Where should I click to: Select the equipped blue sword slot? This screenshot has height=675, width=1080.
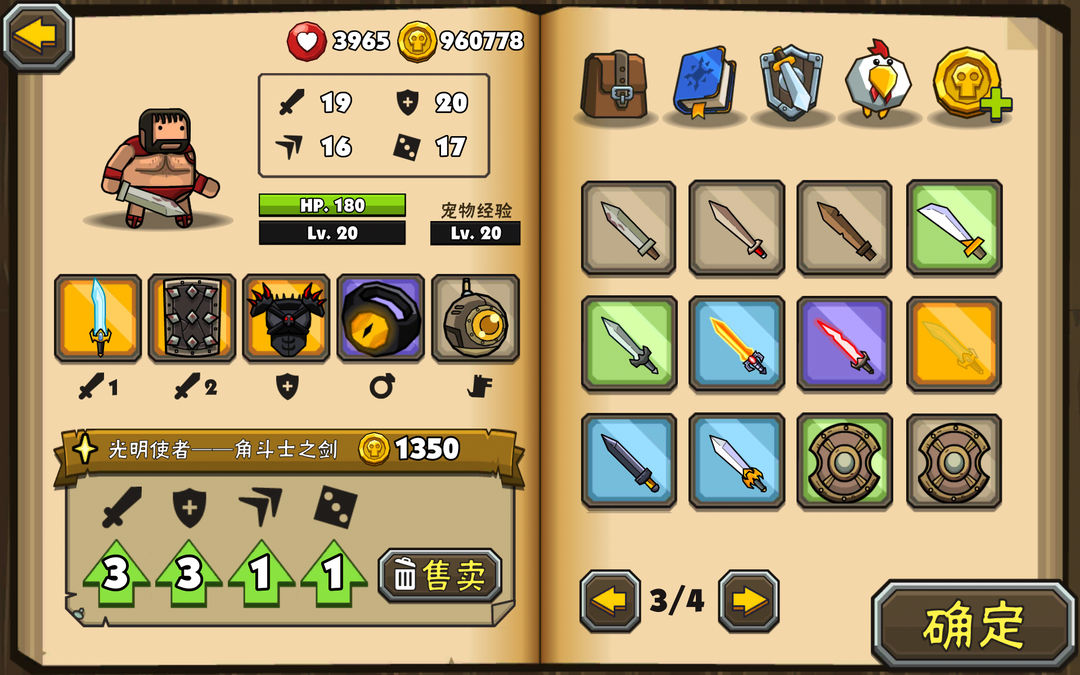98,317
